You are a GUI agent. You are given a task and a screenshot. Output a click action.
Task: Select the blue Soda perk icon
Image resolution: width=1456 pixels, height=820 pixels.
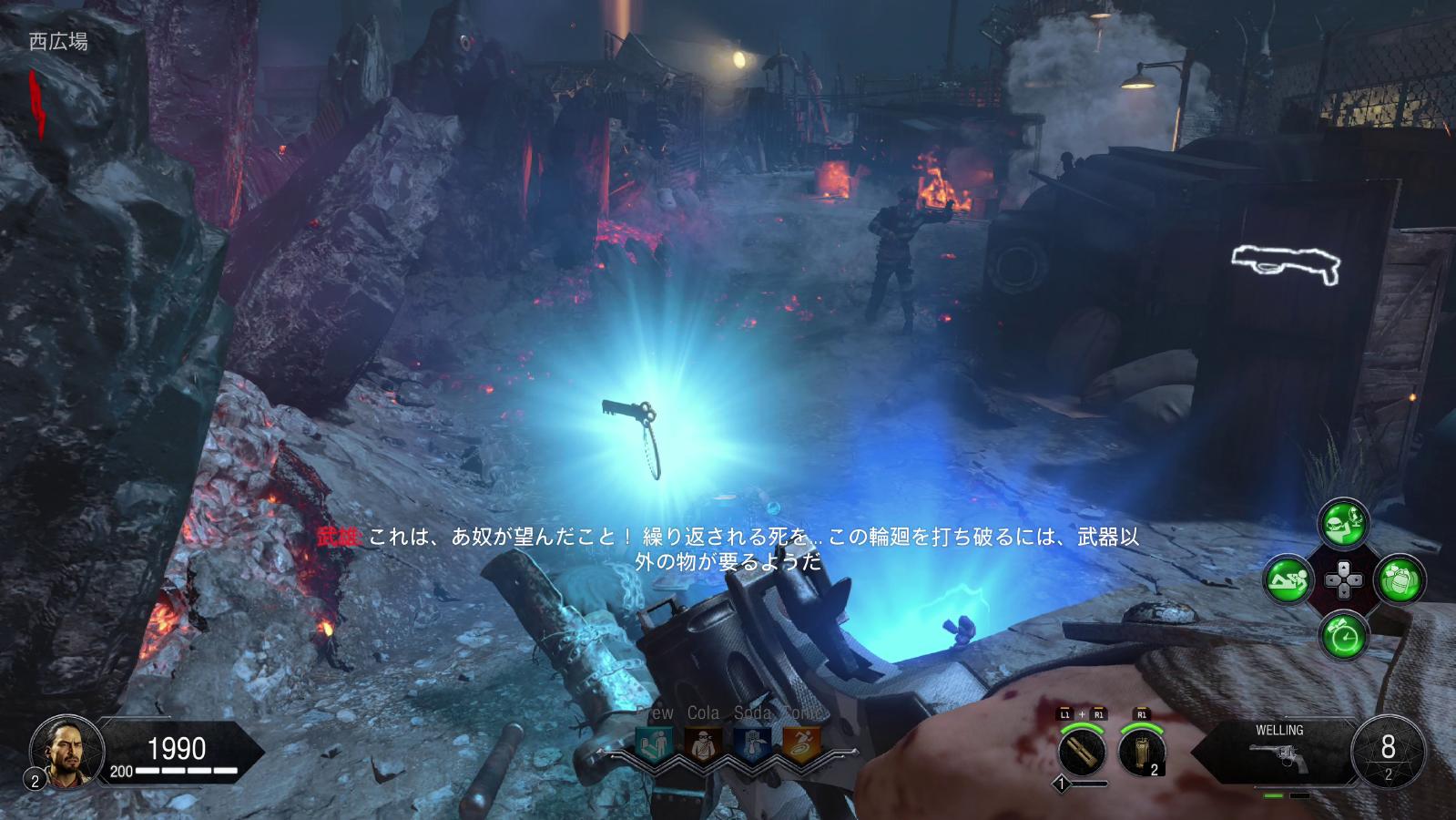pyautogui.click(x=752, y=744)
